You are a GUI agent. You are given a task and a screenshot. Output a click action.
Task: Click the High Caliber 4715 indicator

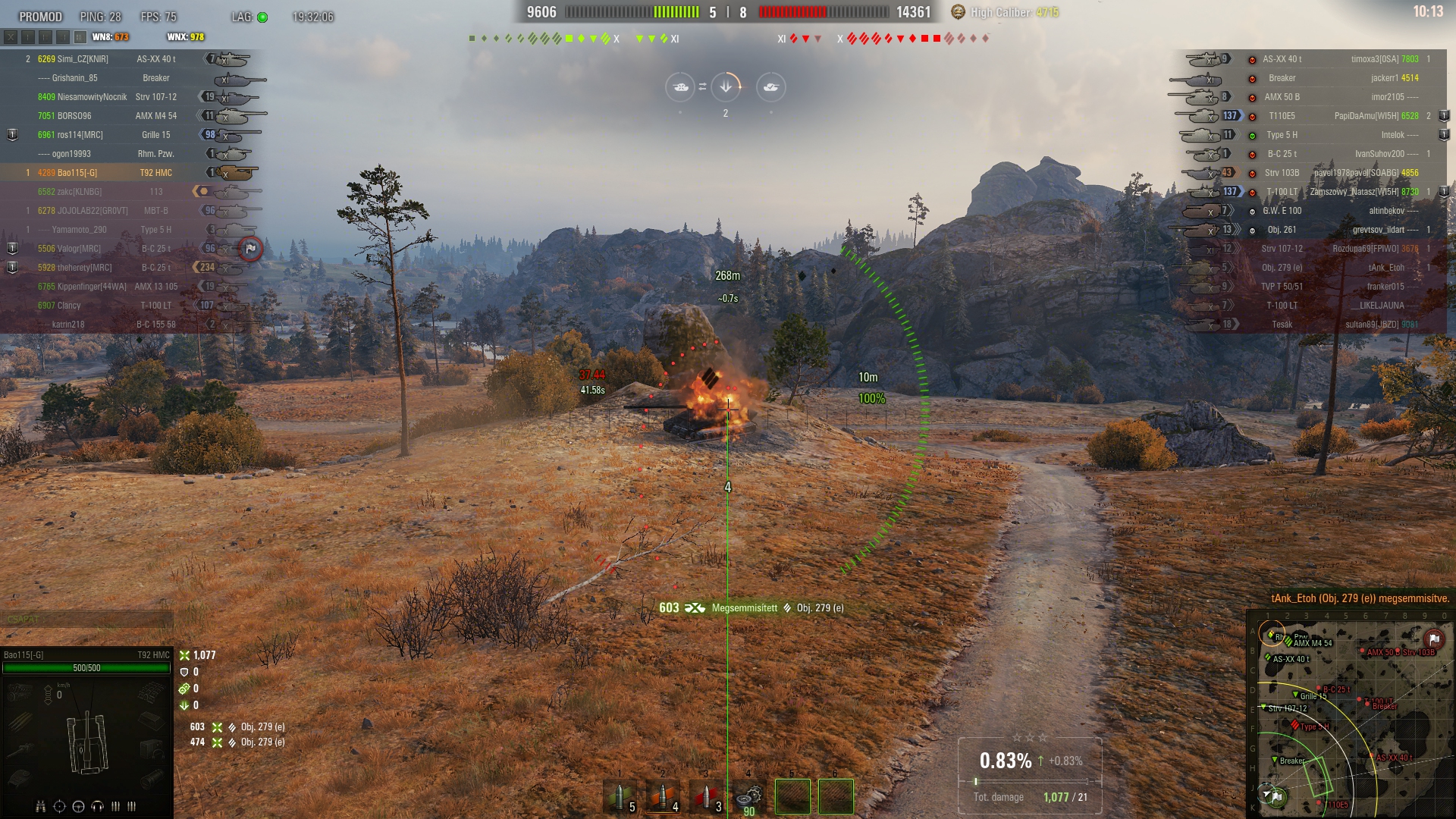coord(1006,12)
